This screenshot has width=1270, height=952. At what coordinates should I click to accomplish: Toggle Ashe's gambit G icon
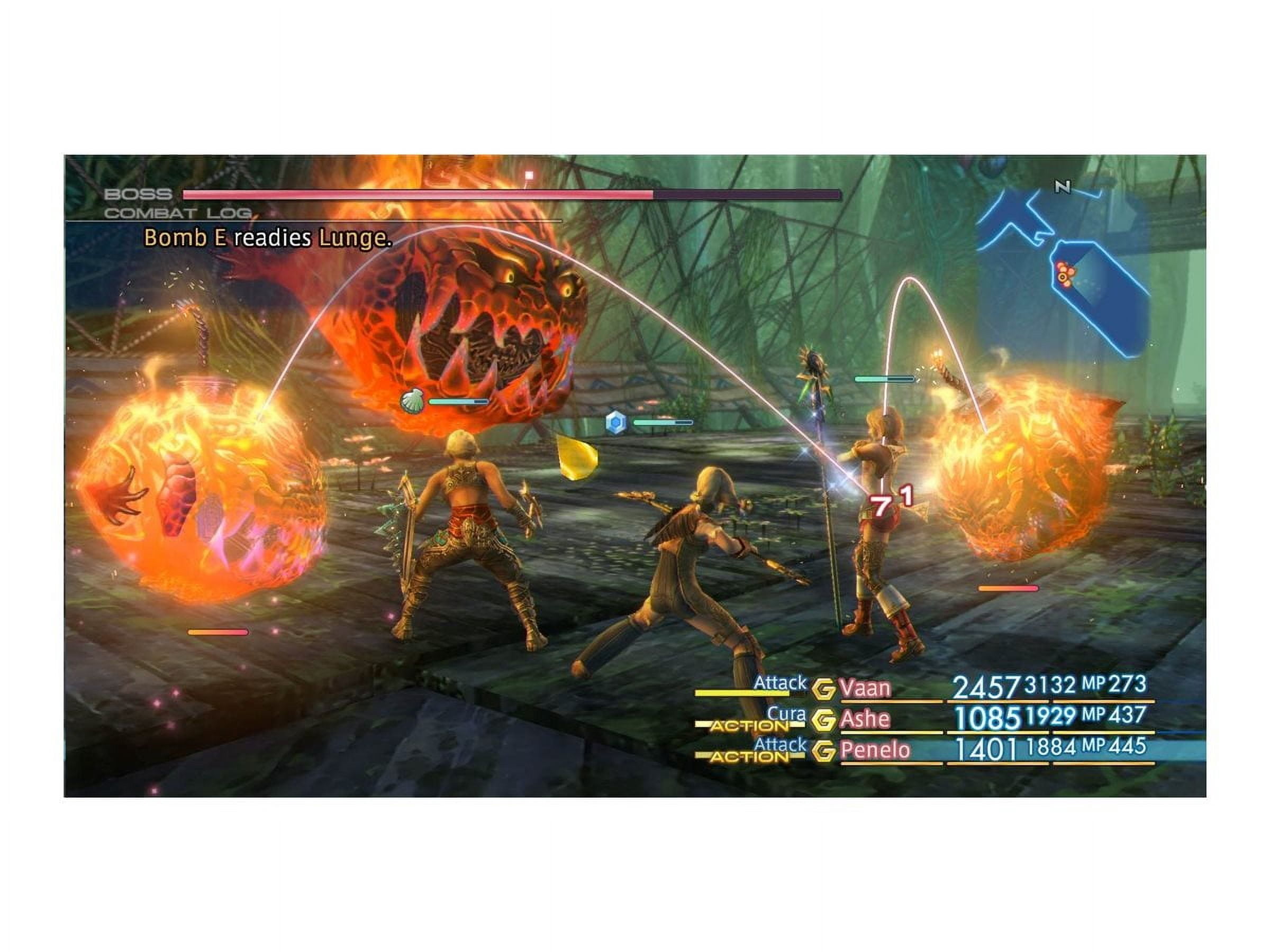coord(823,720)
